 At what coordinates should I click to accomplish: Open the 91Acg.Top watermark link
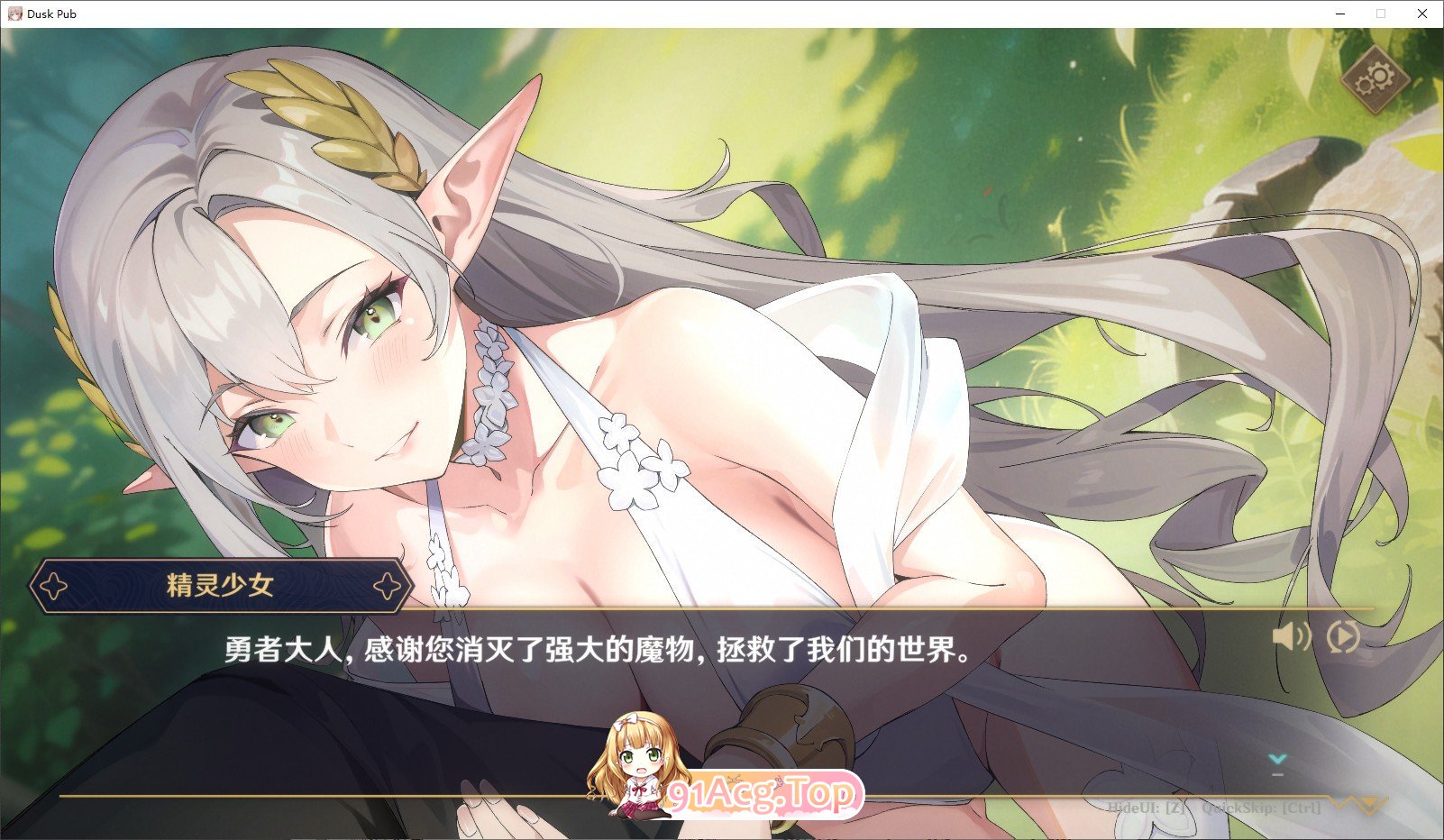click(x=760, y=793)
